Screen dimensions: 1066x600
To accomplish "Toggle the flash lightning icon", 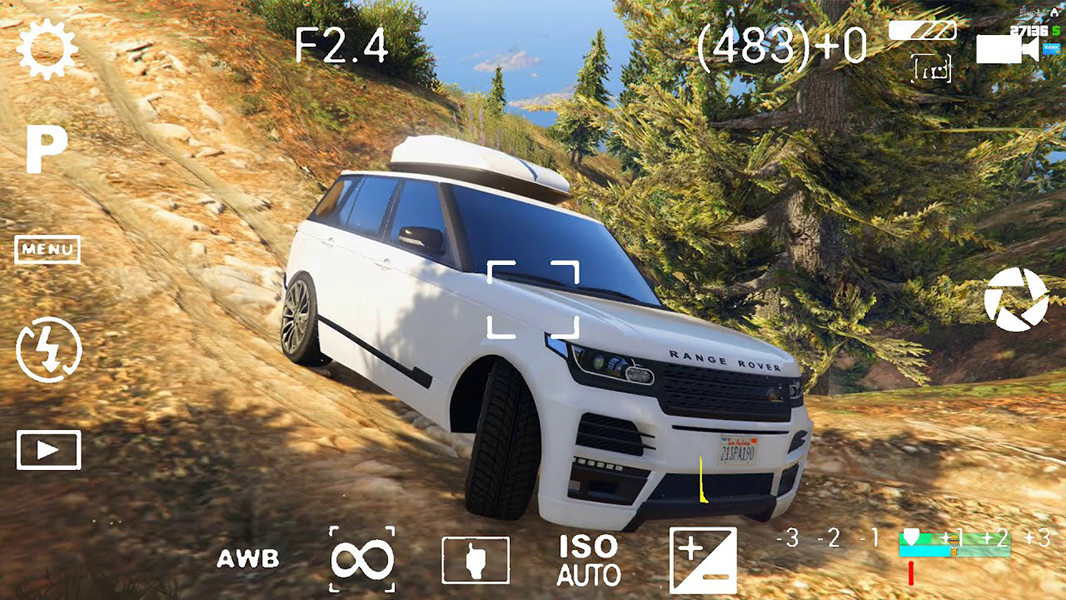I will pos(49,350).
